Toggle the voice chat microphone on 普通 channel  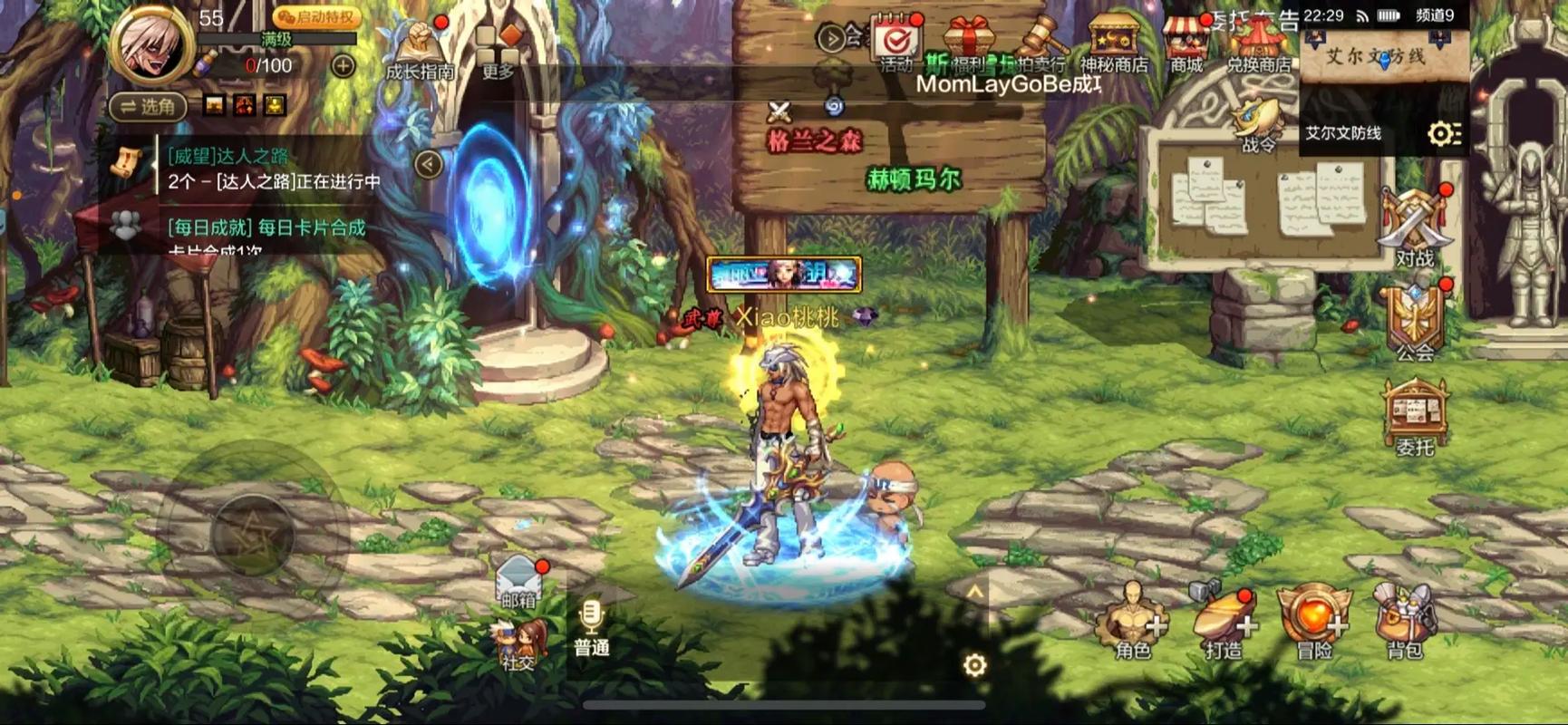coord(594,616)
